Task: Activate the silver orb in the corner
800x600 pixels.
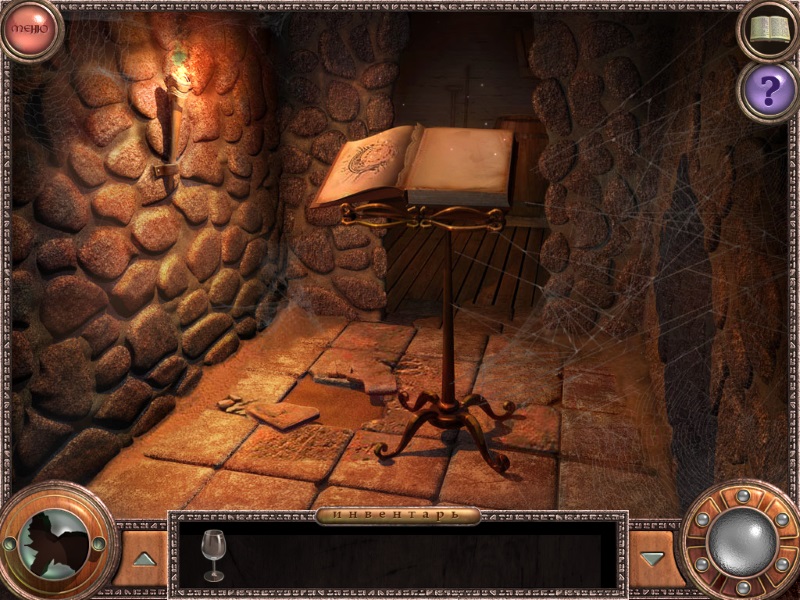Action: point(741,543)
